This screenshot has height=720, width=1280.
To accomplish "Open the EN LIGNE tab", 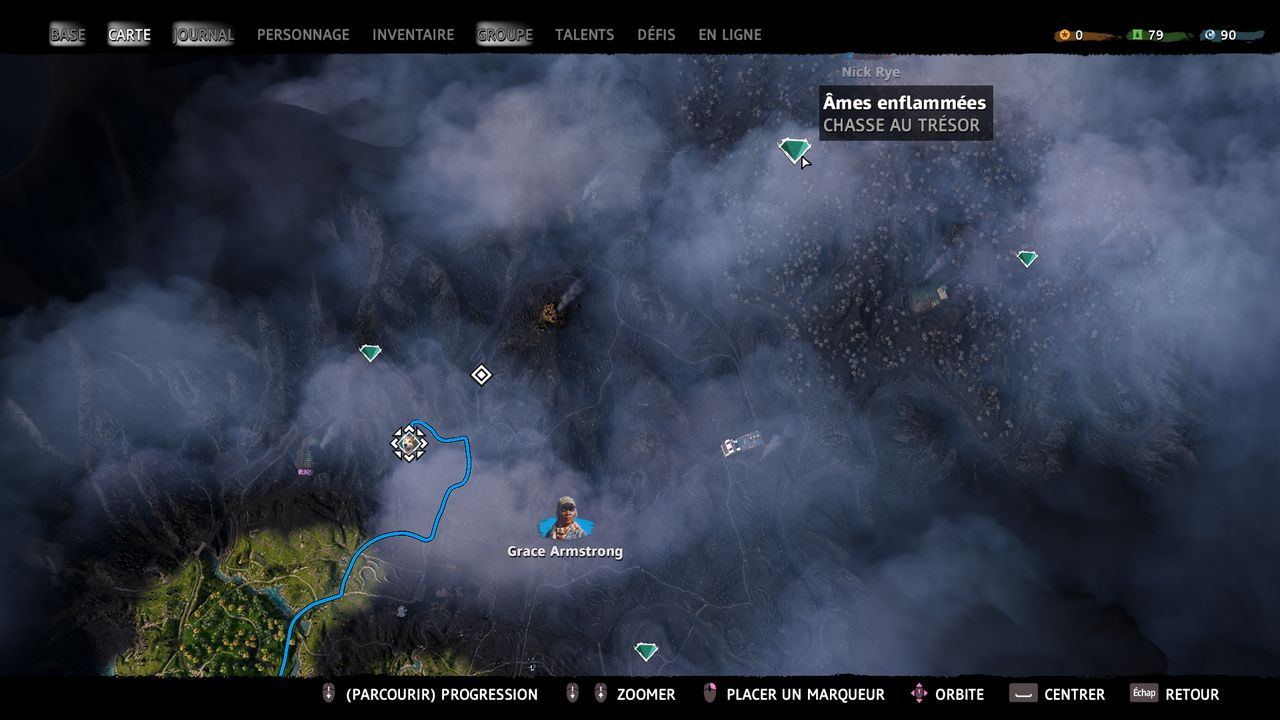I will pos(729,35).
